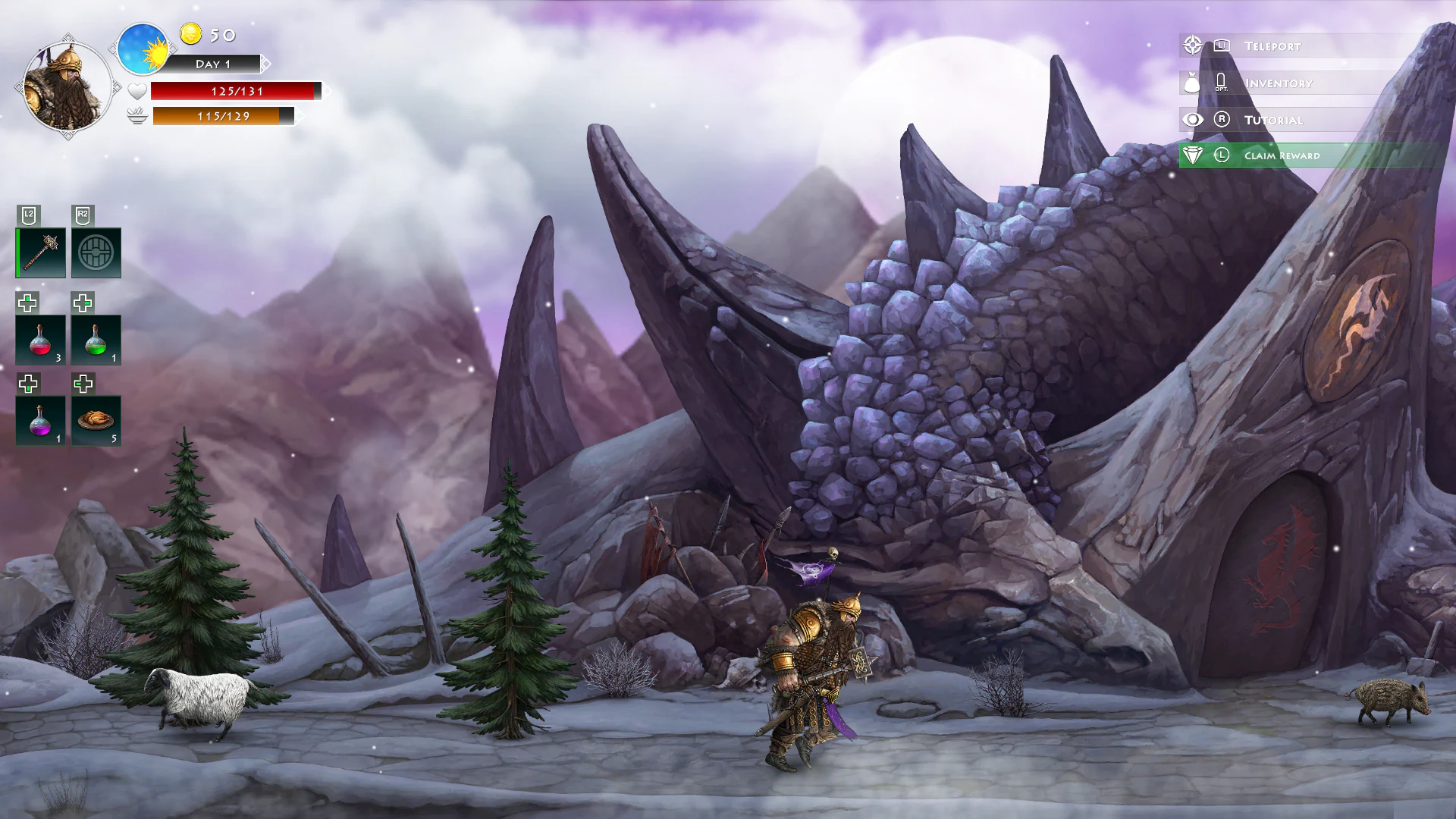1456x819 pixels.
Task: Click the gold coin currency icon
Action: 191,36
